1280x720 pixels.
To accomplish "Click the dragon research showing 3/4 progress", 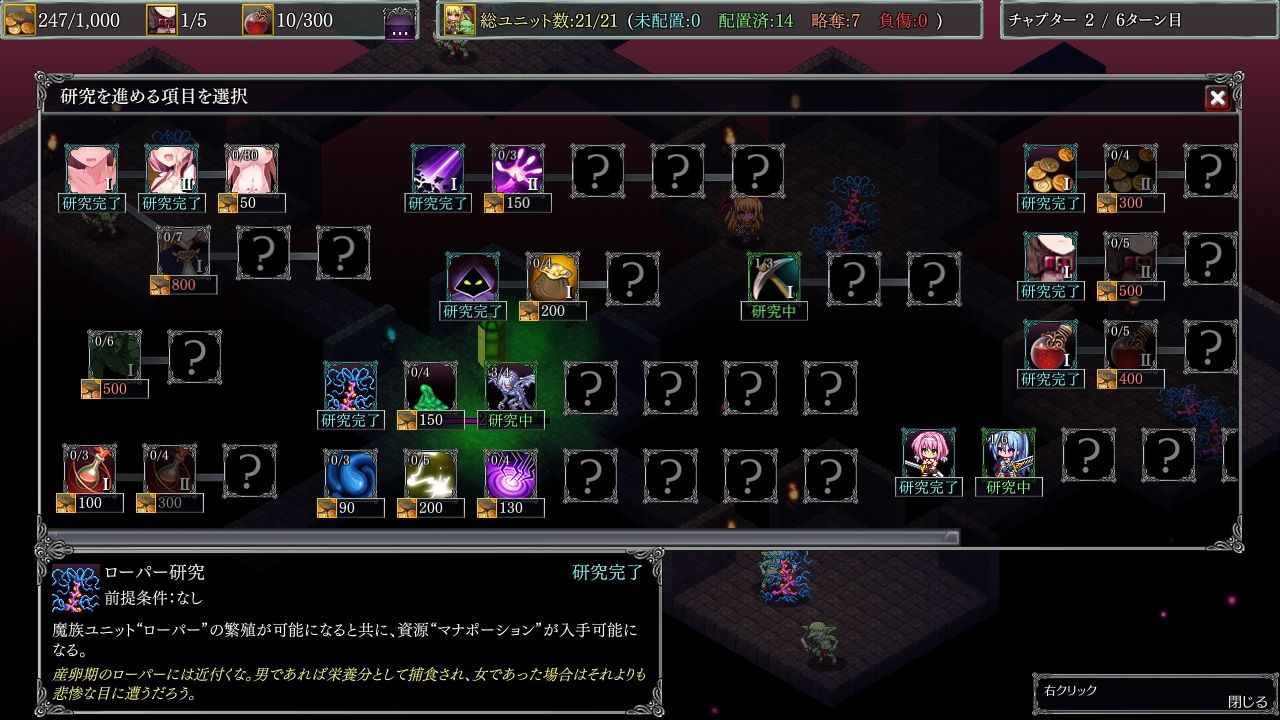I will pos(510,385).
